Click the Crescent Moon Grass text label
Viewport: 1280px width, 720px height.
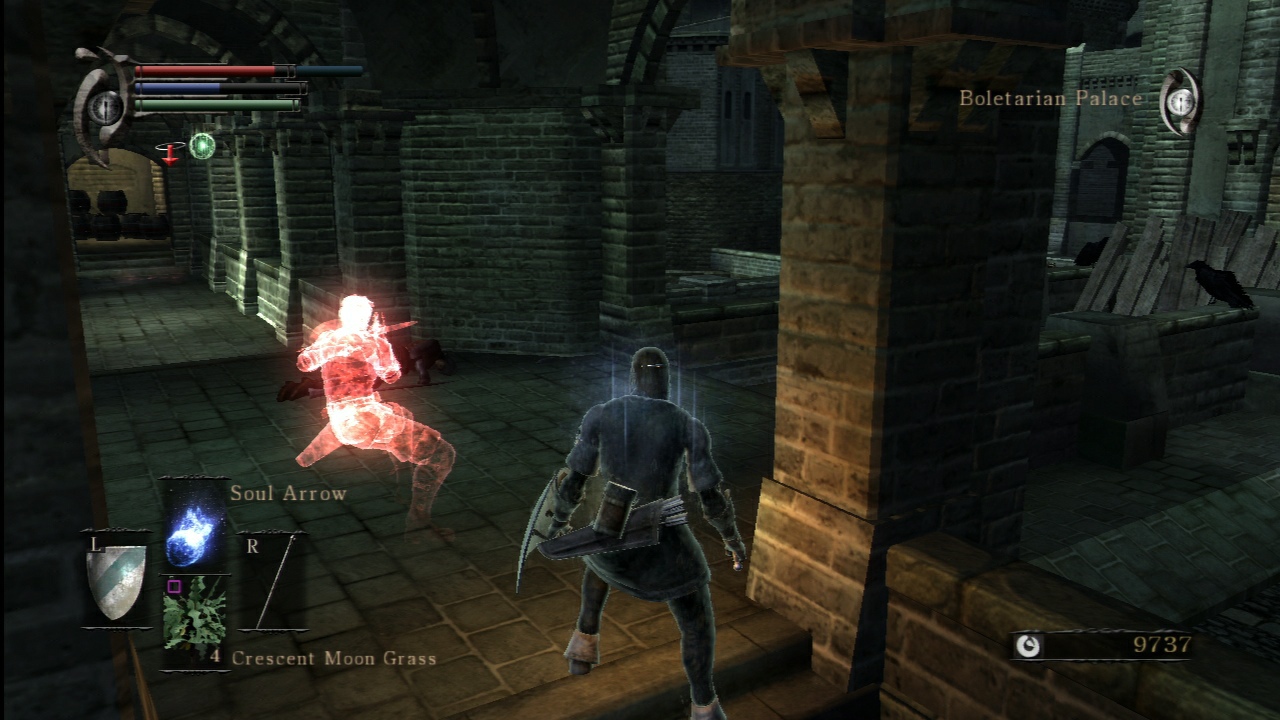(x=334, y=660)
